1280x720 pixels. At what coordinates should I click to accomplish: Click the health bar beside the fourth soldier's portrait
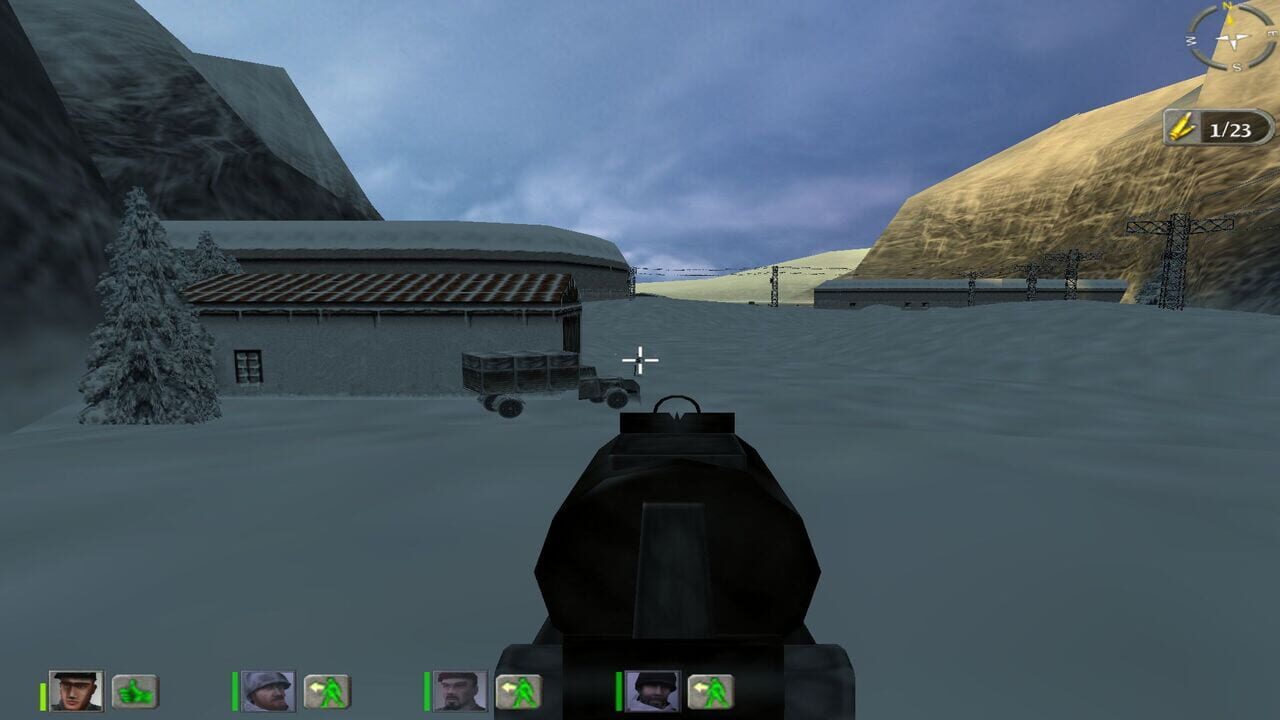(617, 690)
